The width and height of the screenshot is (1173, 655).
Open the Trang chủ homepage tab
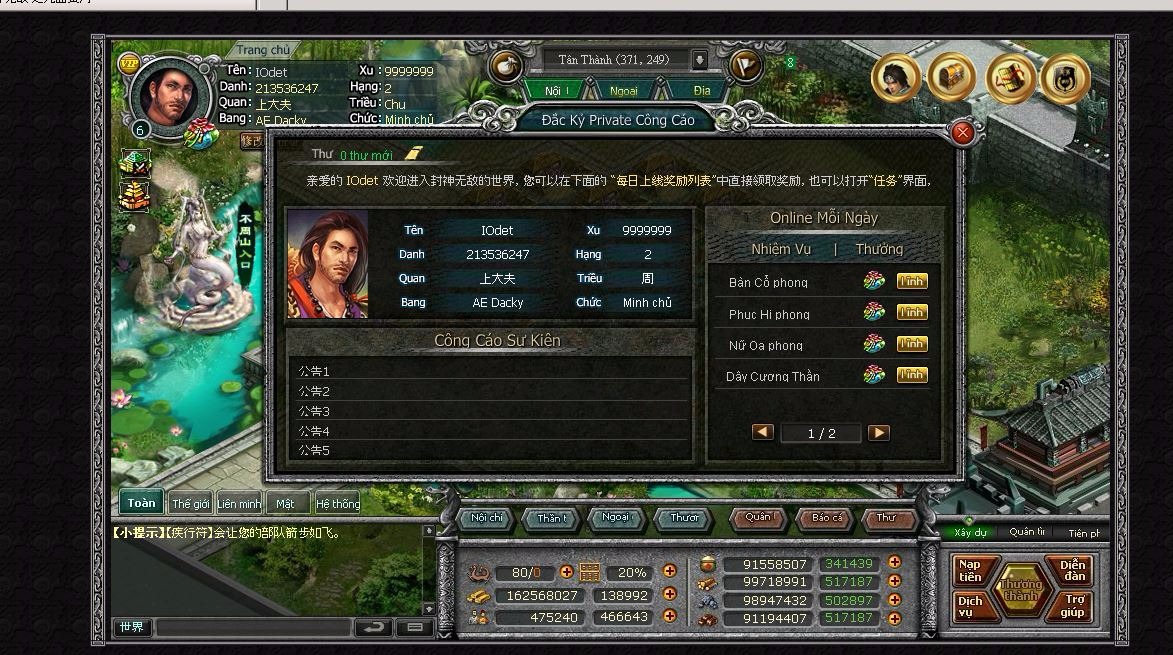264,50
